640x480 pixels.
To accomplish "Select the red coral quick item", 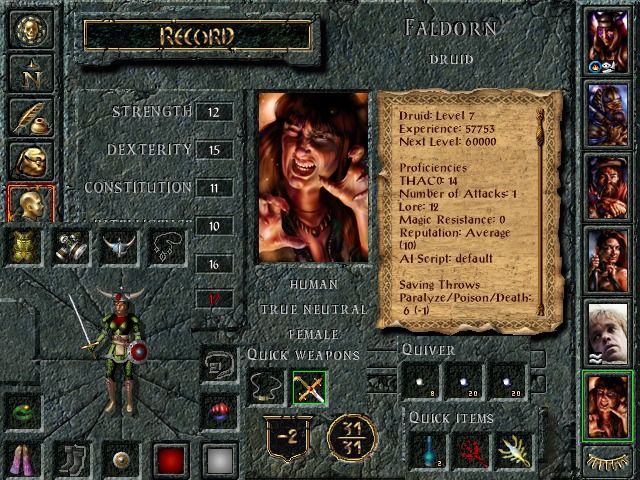I will (x=470, y=451).
